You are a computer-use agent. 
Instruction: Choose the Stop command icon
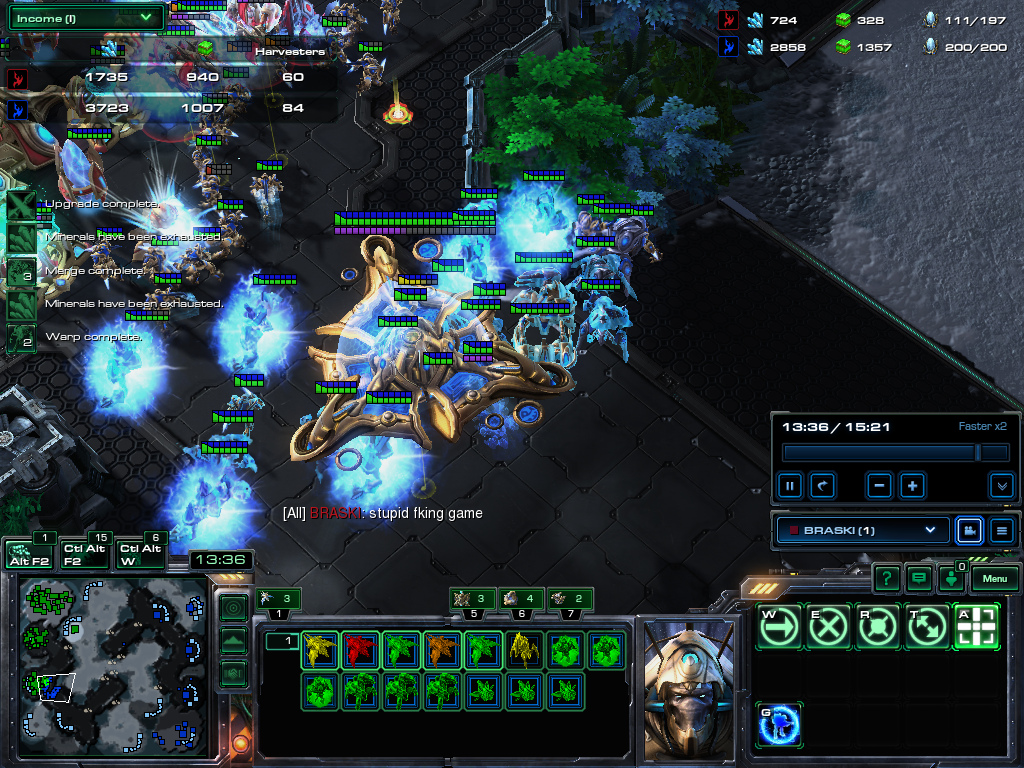[828, 627]
